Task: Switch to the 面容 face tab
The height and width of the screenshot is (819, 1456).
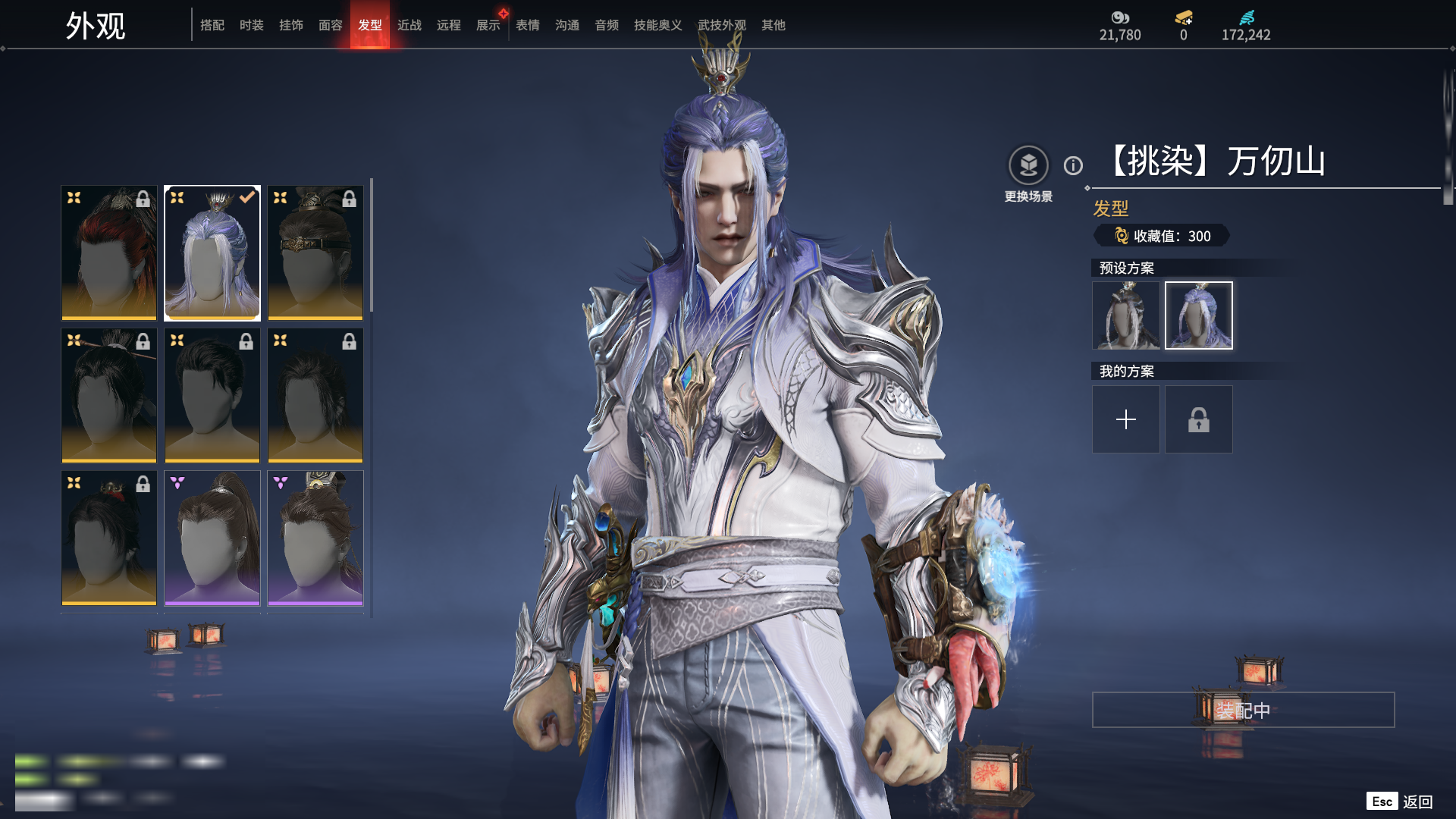Action: click(x=330, y=25)
